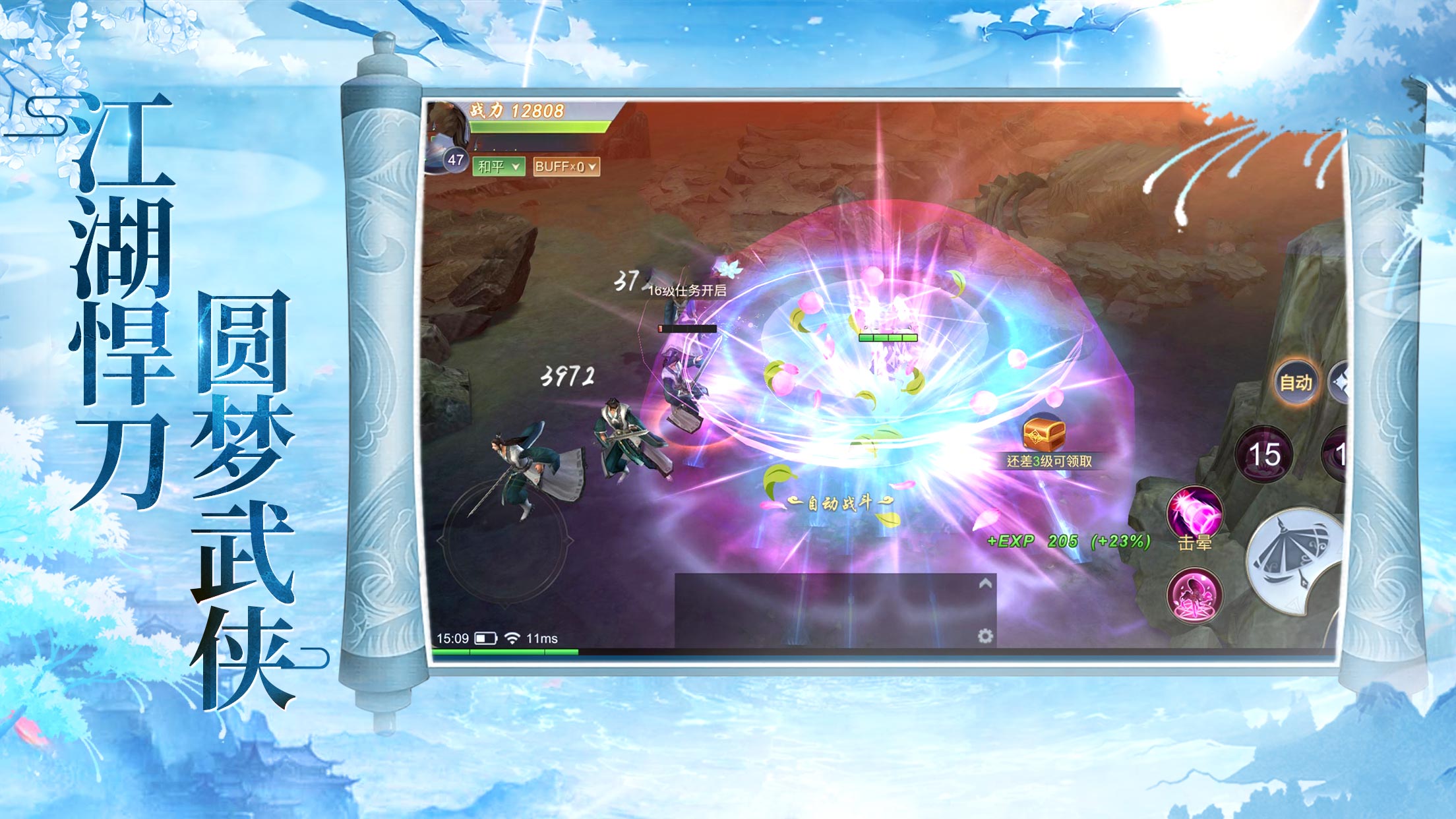This screenshot has width=1456, height=819.
Task: Select the skill on cooldown showing 15
Action: pyautogui.click(x=1264, y=455)
